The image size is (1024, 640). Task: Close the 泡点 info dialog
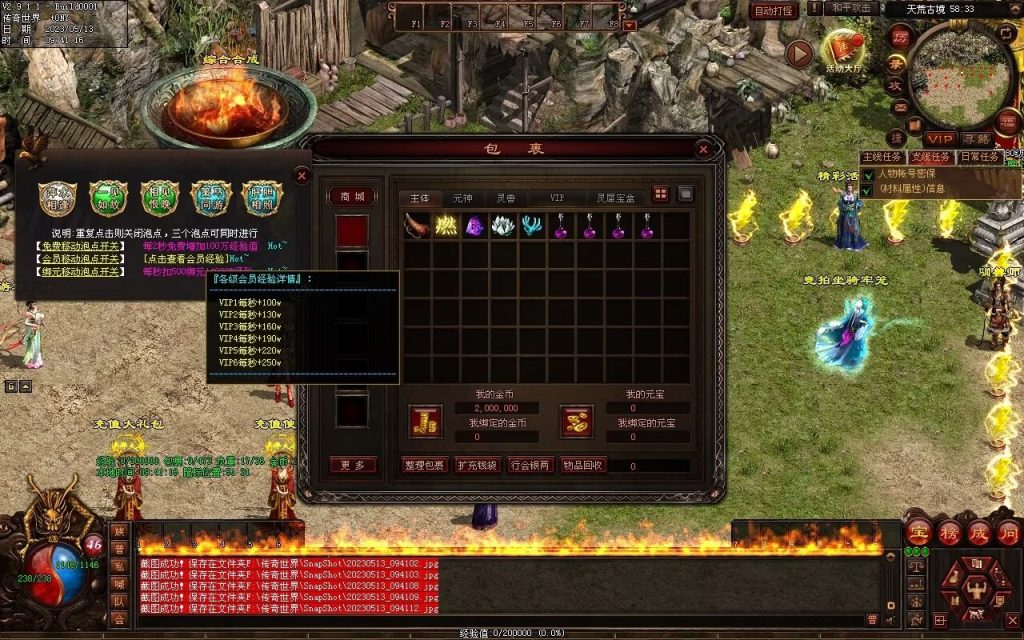click(302, 175)
